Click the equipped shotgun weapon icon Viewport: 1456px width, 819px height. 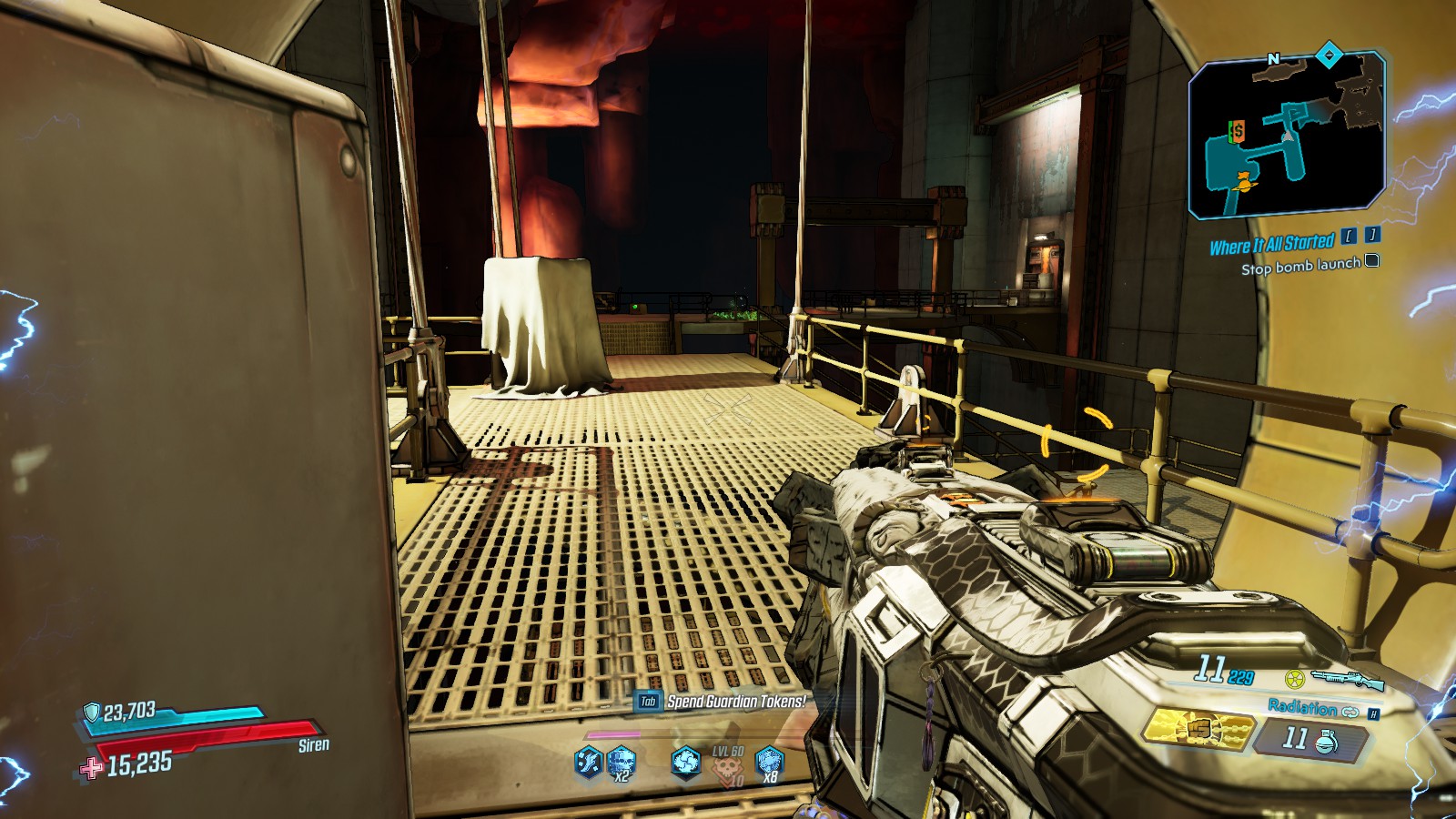click(1348, 679)
